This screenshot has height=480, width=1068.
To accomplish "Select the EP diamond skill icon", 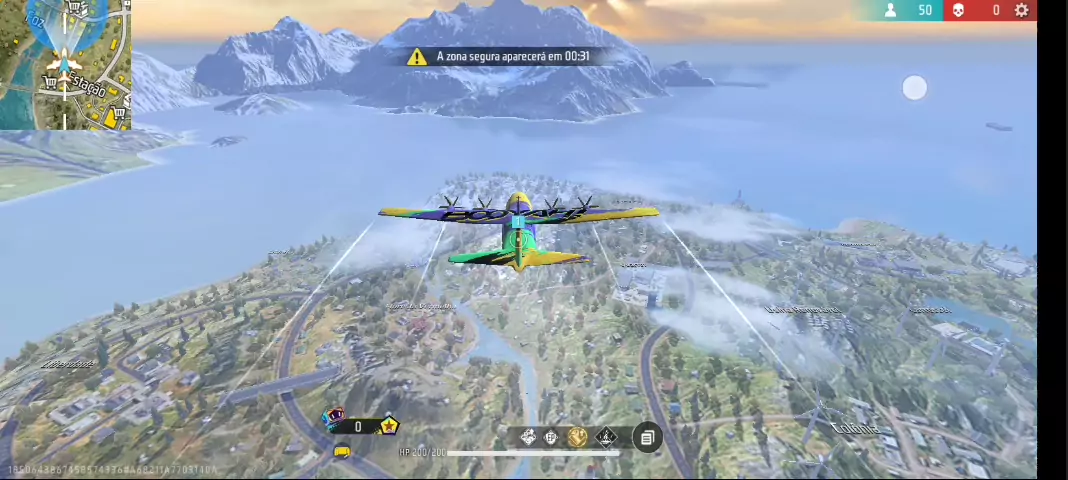I will [552, 437].
